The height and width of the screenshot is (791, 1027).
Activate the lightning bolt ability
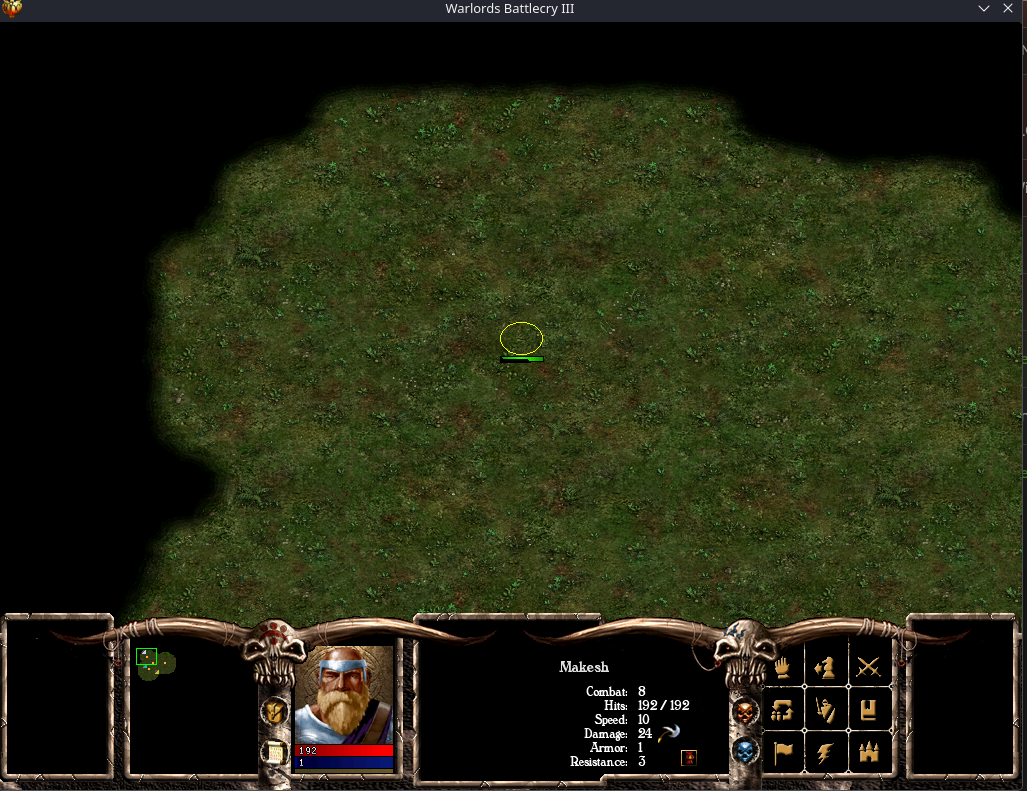click(x=826, y=752)
